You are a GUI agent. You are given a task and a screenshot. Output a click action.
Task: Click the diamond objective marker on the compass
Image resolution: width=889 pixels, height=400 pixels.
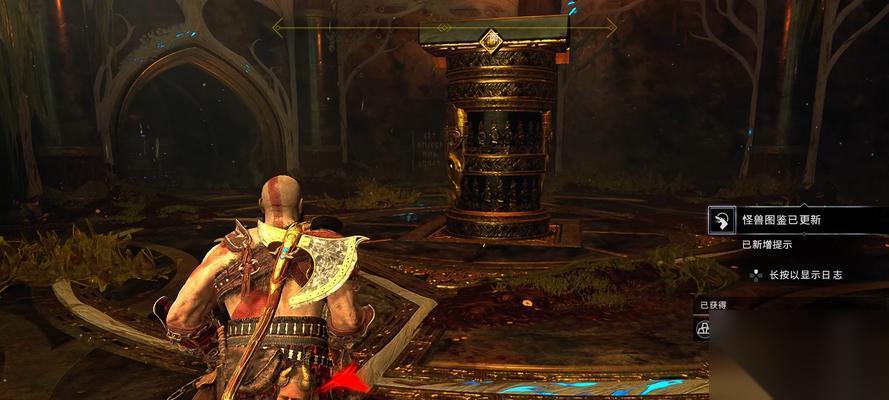490,40
